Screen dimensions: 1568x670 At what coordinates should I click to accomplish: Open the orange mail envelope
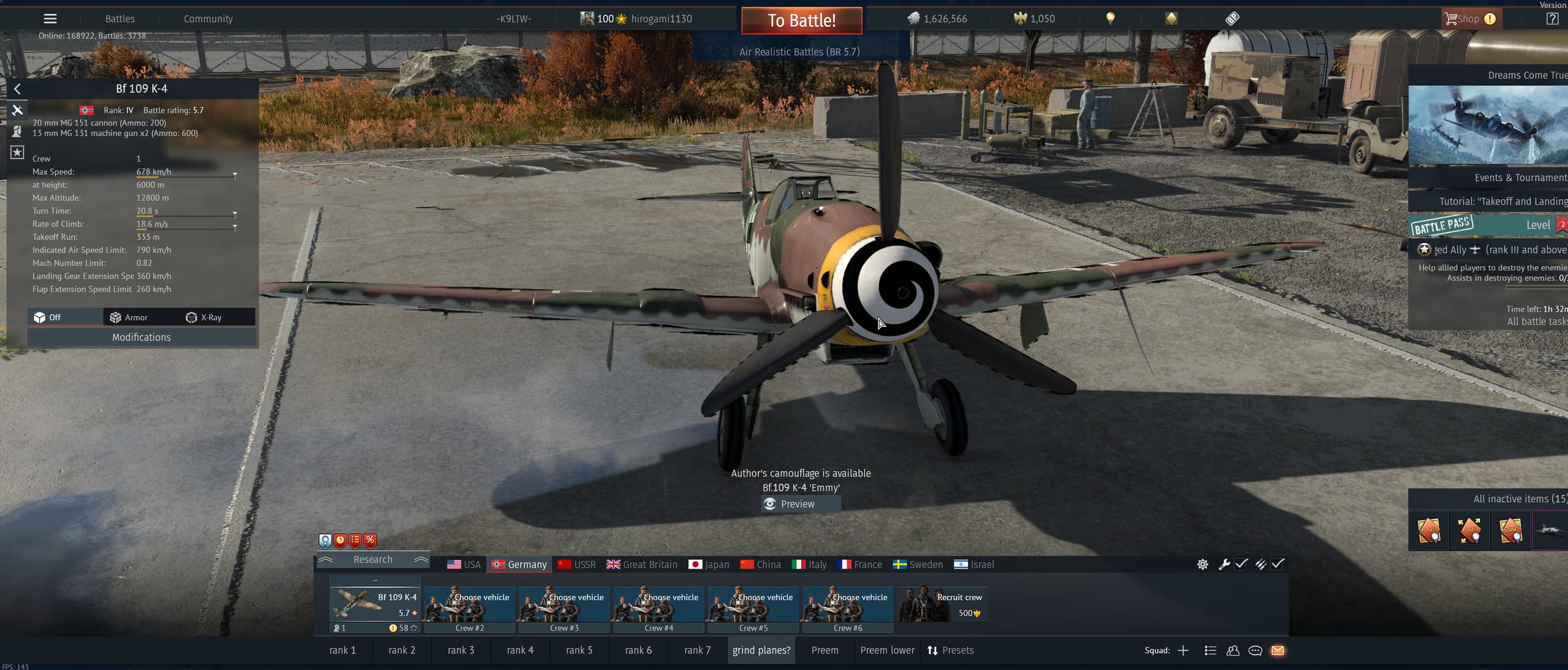tap(1278, 650)
